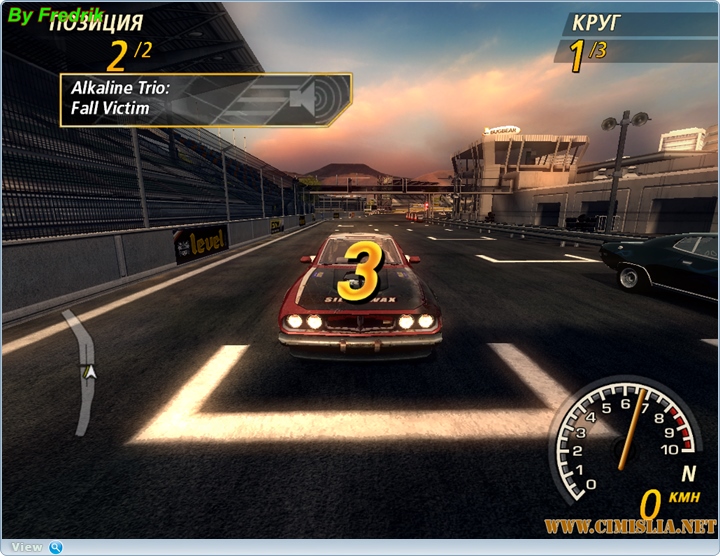The width and height of the screenshot is (720, 556).
Task: Select the player arrow marker on the minimap
Action: (x=90, y=372)
